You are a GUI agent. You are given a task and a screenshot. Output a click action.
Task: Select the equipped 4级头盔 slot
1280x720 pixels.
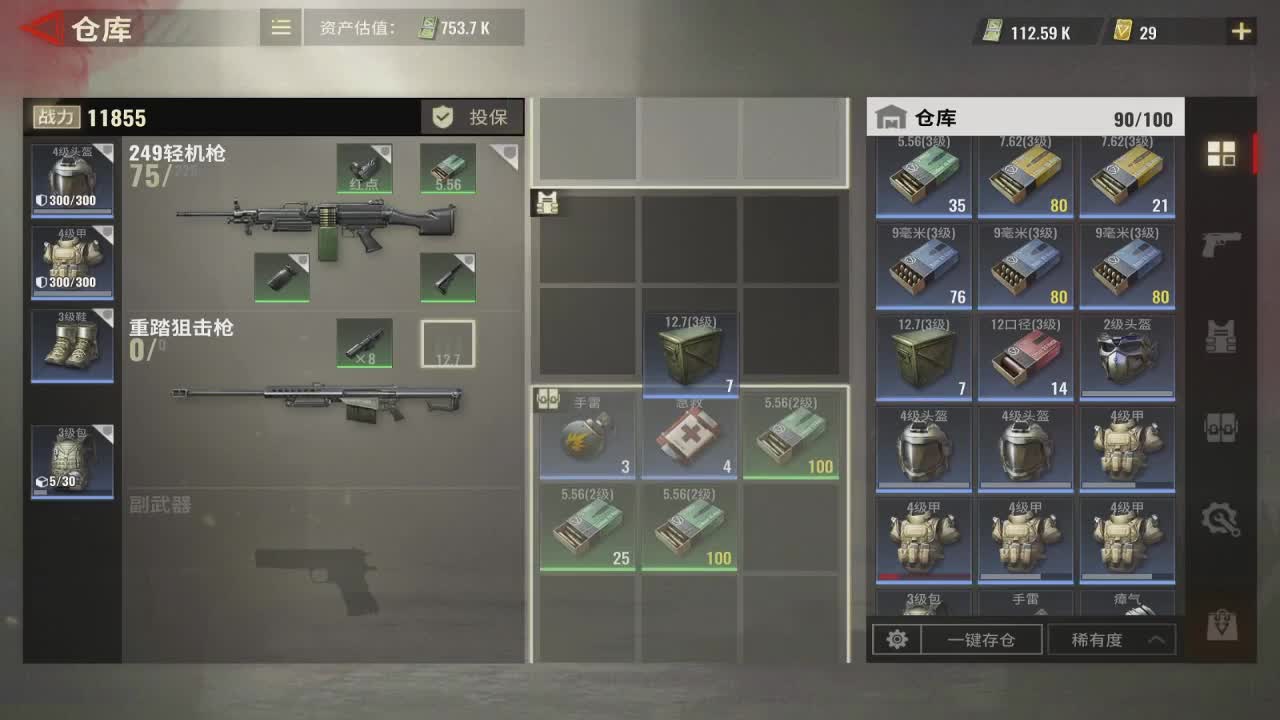pyautogui.click(x=71, y=178)
